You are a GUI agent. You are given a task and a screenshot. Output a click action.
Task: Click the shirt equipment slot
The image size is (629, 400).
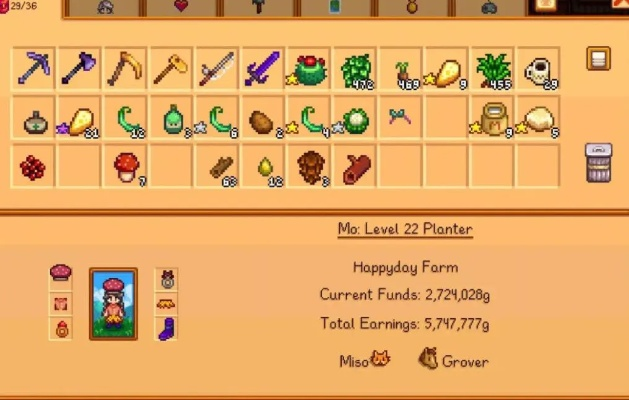pos(61,302)
